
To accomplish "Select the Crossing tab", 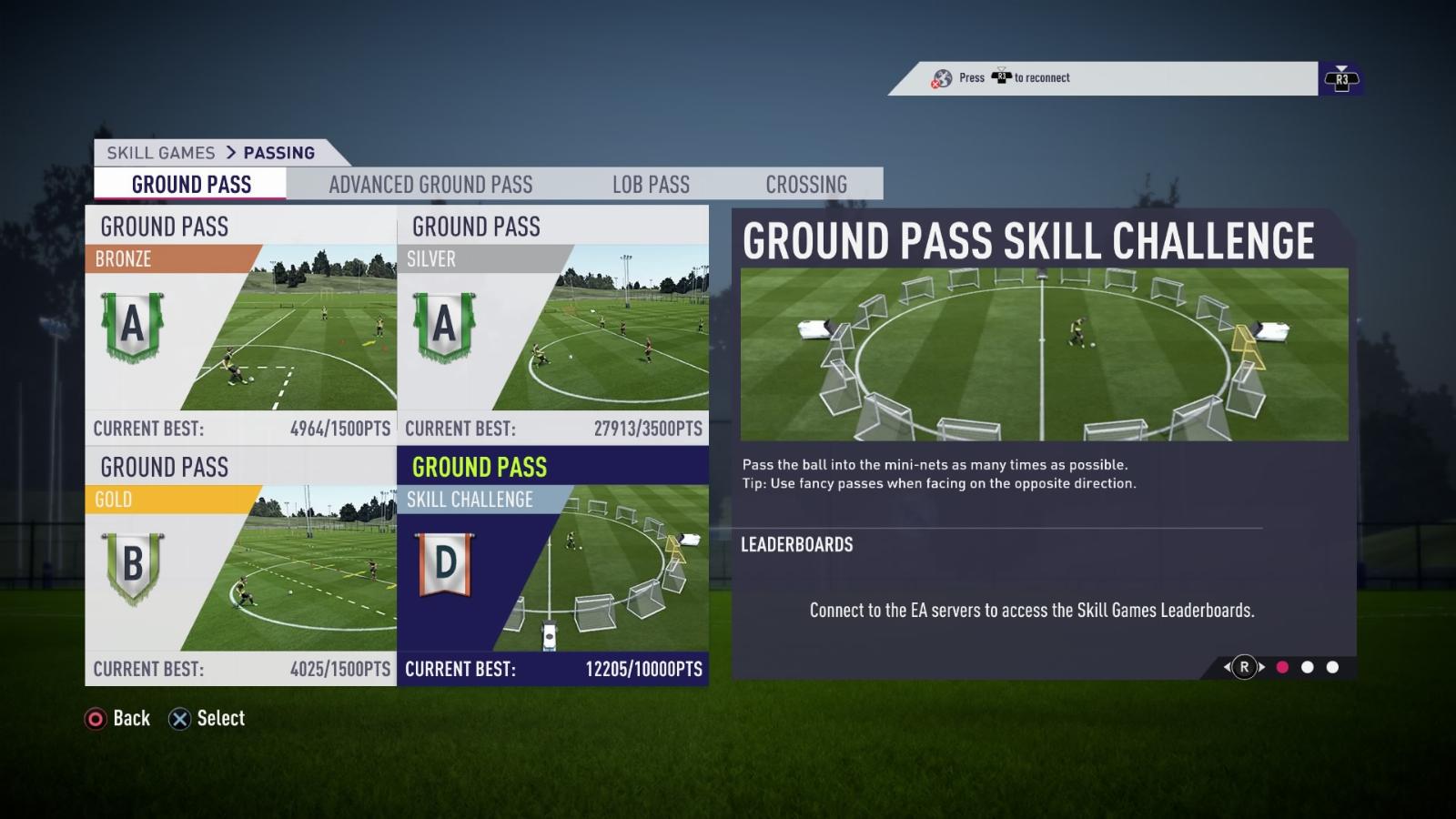I will [x=806, y=185].
